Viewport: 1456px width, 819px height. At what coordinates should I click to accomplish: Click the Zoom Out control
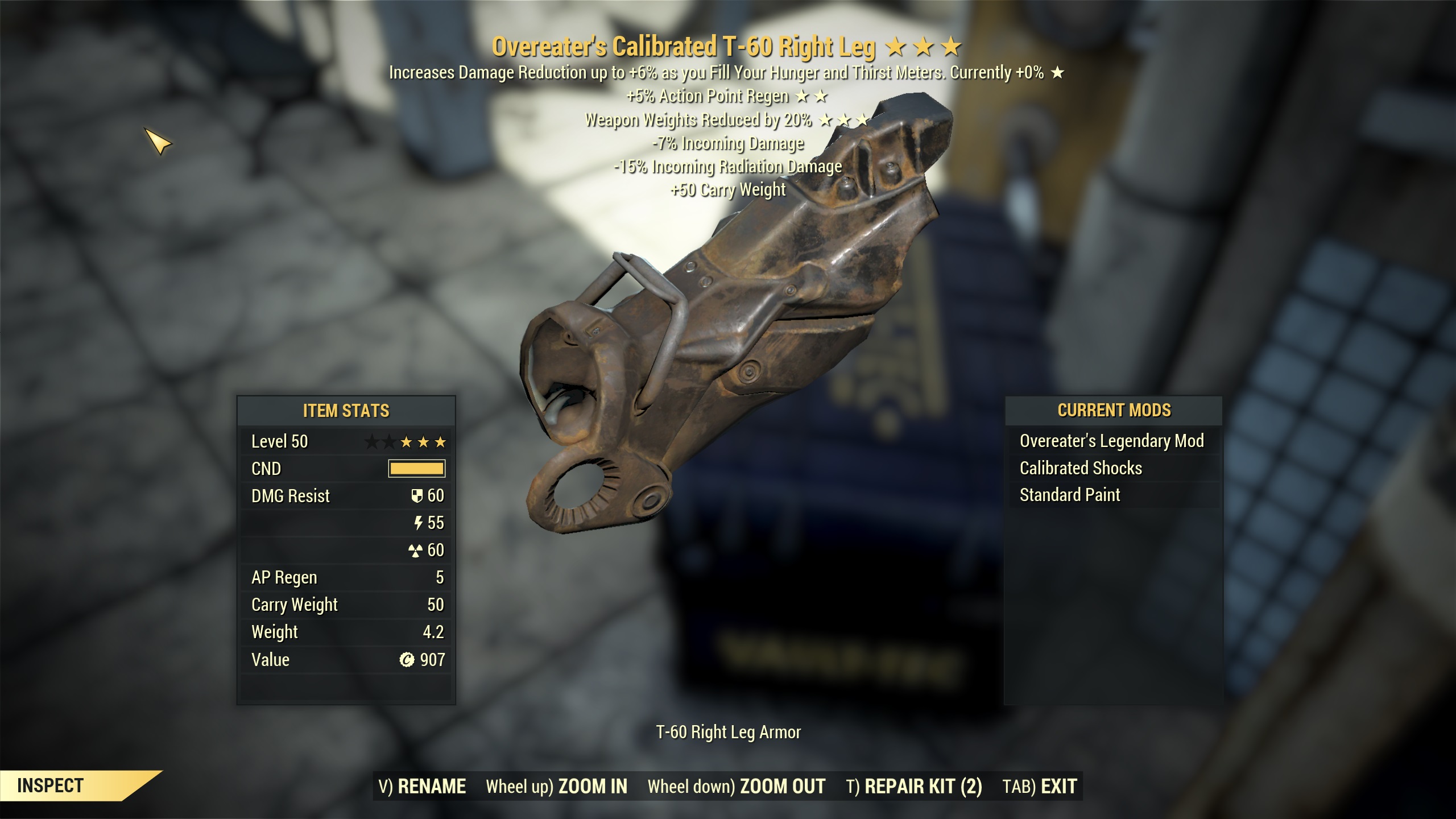pyautogui.click(x=737, y=787)
